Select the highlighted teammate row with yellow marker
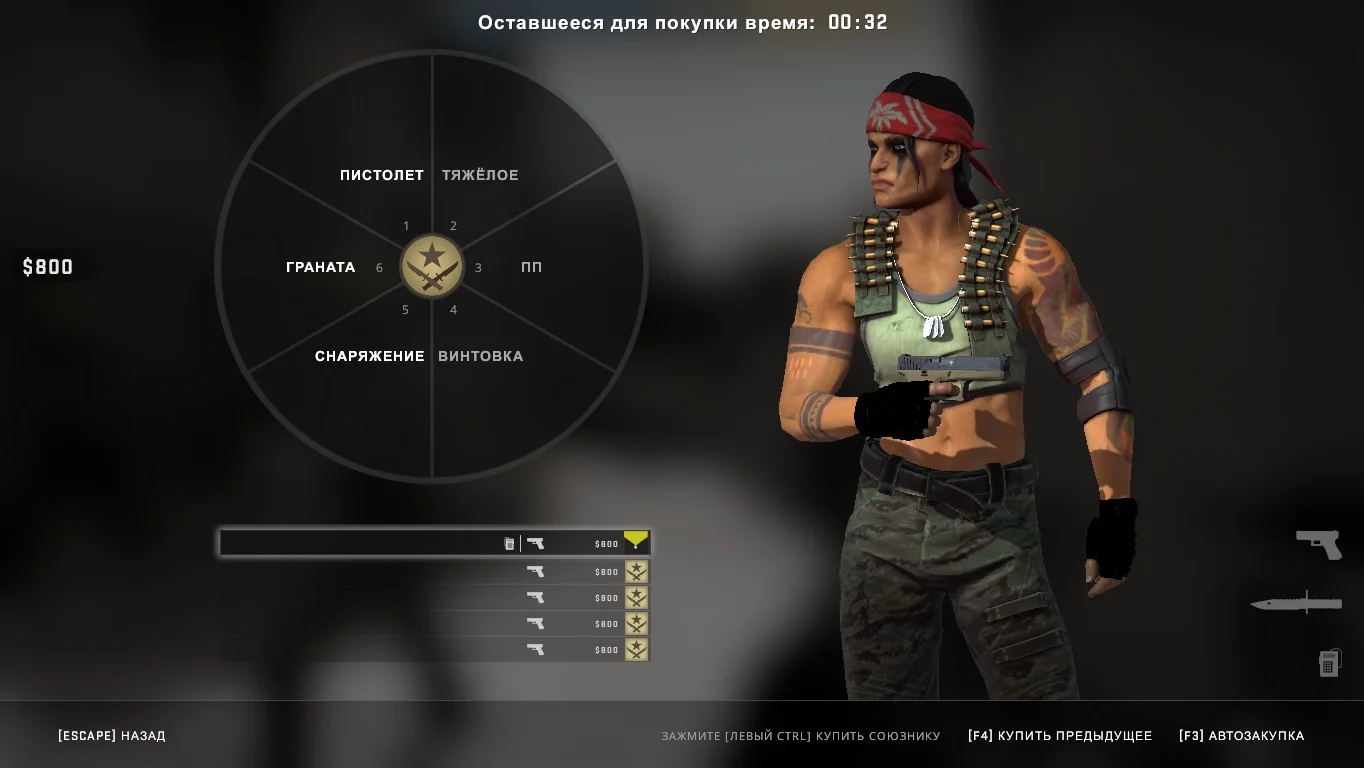1364x768 pixels. click(x=434, y=543)
